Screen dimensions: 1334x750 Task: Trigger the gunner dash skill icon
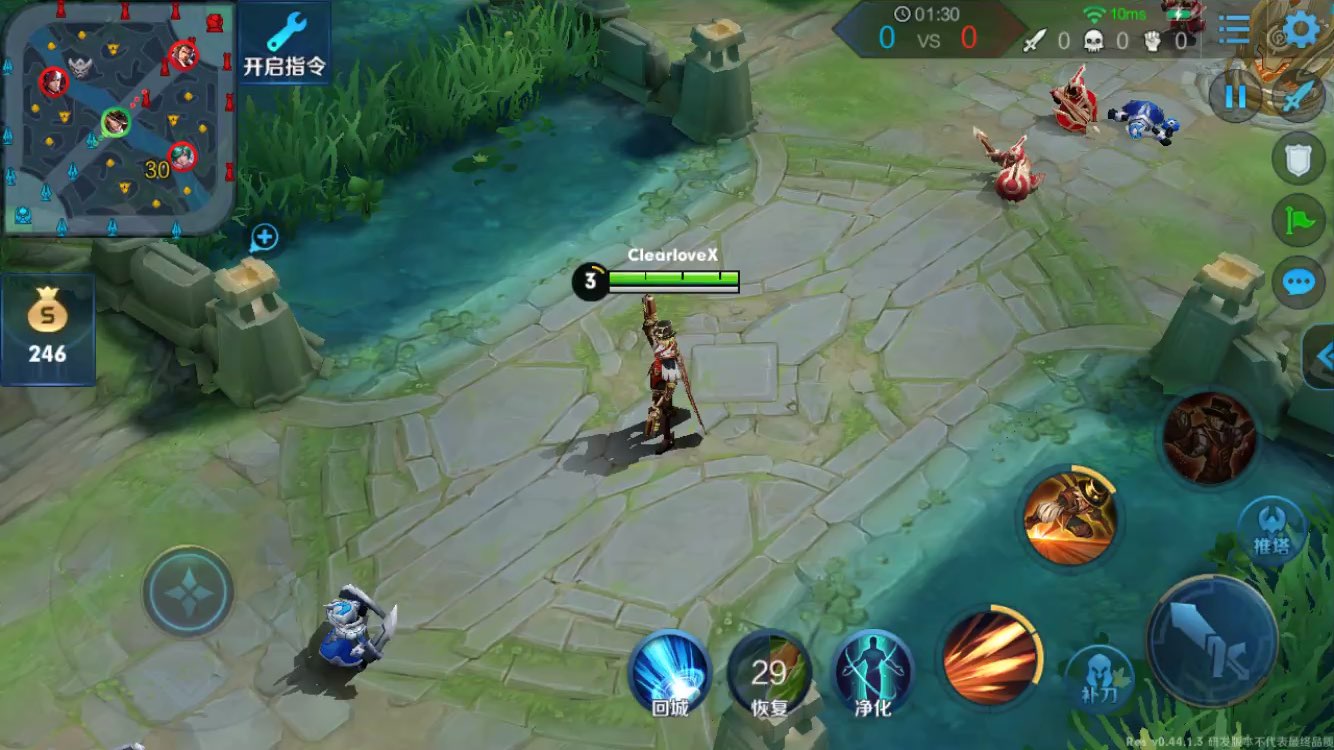[x=1069, y=518]
